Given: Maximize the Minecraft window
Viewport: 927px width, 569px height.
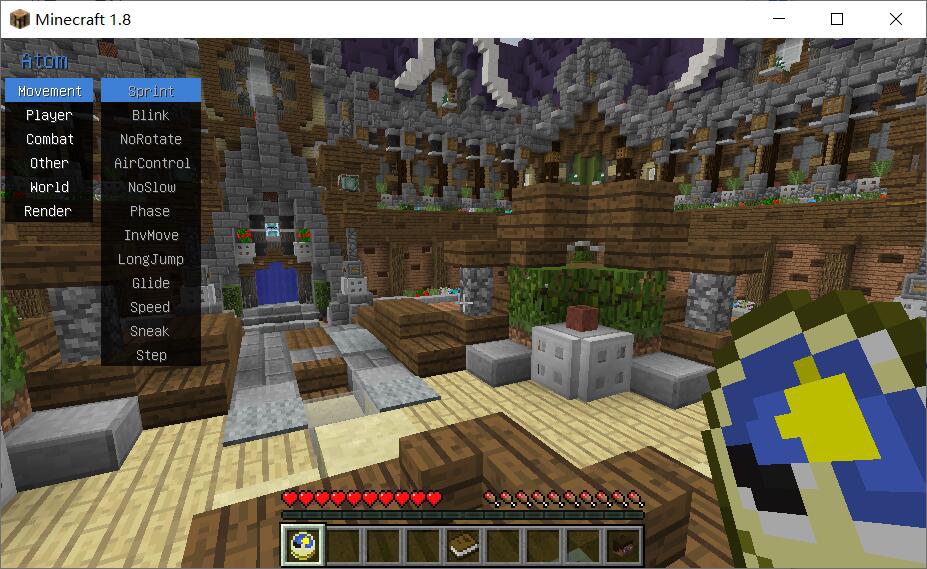Looking at the screenshot, I should coord(837,19).
